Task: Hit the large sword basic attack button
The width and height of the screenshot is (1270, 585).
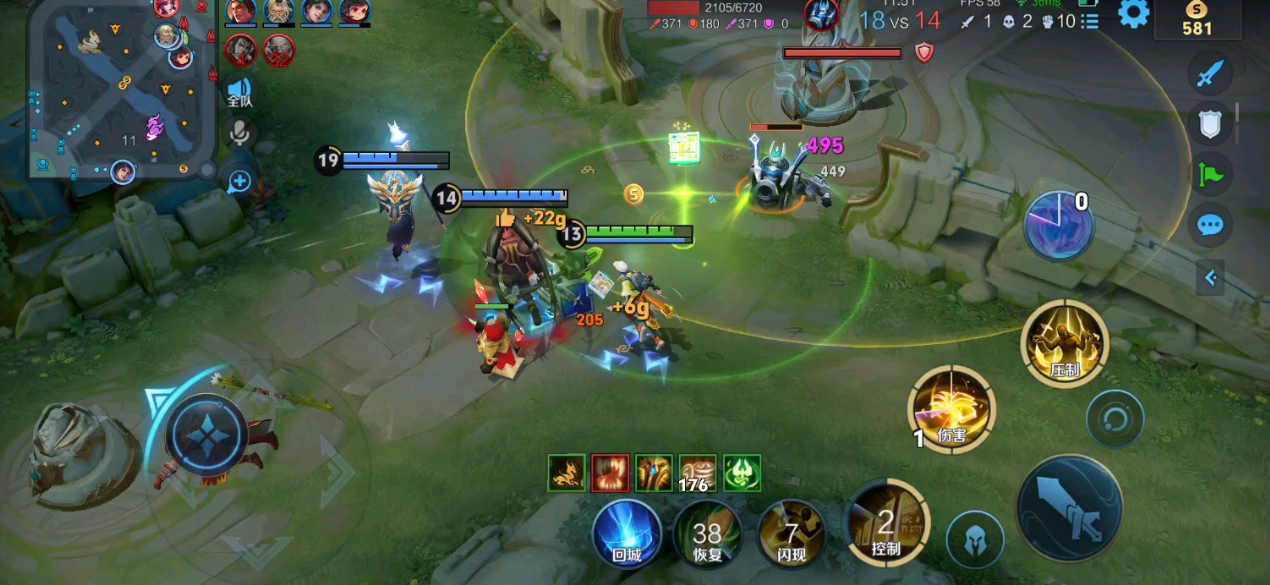Action: coord(1069,508)
